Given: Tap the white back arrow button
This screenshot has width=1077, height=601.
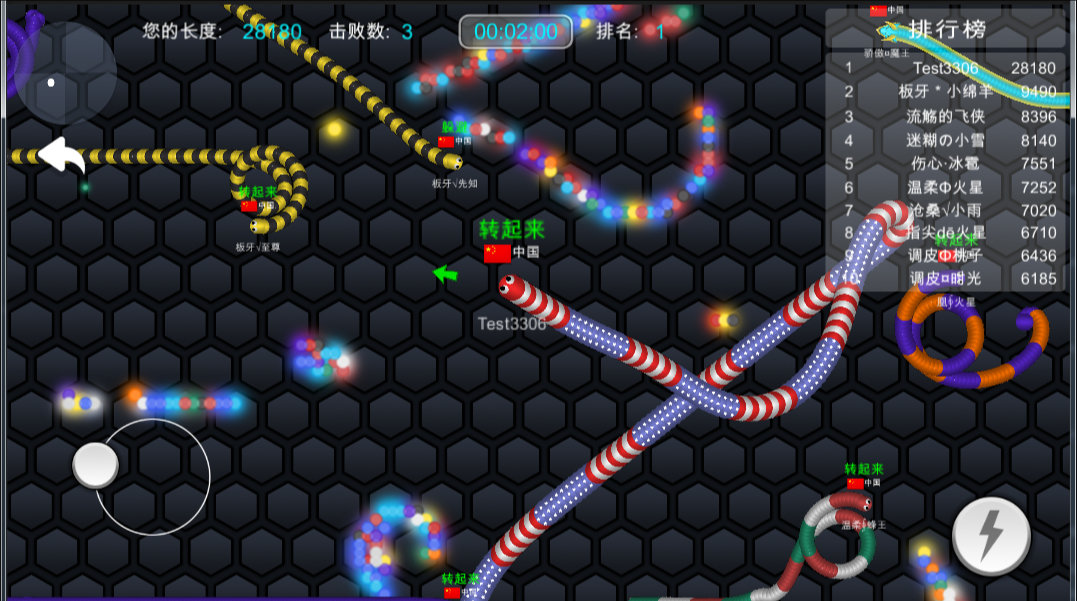Looking at the screenshot, I should (x=61, y=155).
